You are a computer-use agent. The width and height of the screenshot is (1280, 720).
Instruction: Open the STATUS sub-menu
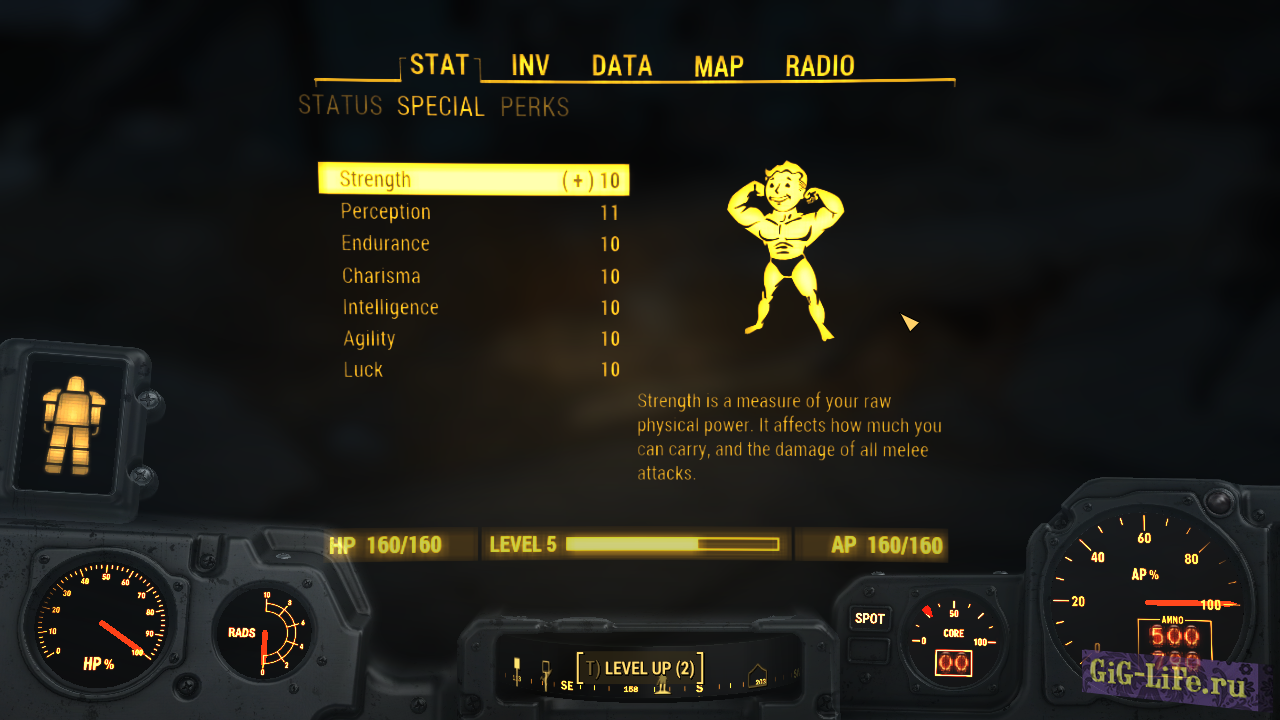tap(340, 106)
